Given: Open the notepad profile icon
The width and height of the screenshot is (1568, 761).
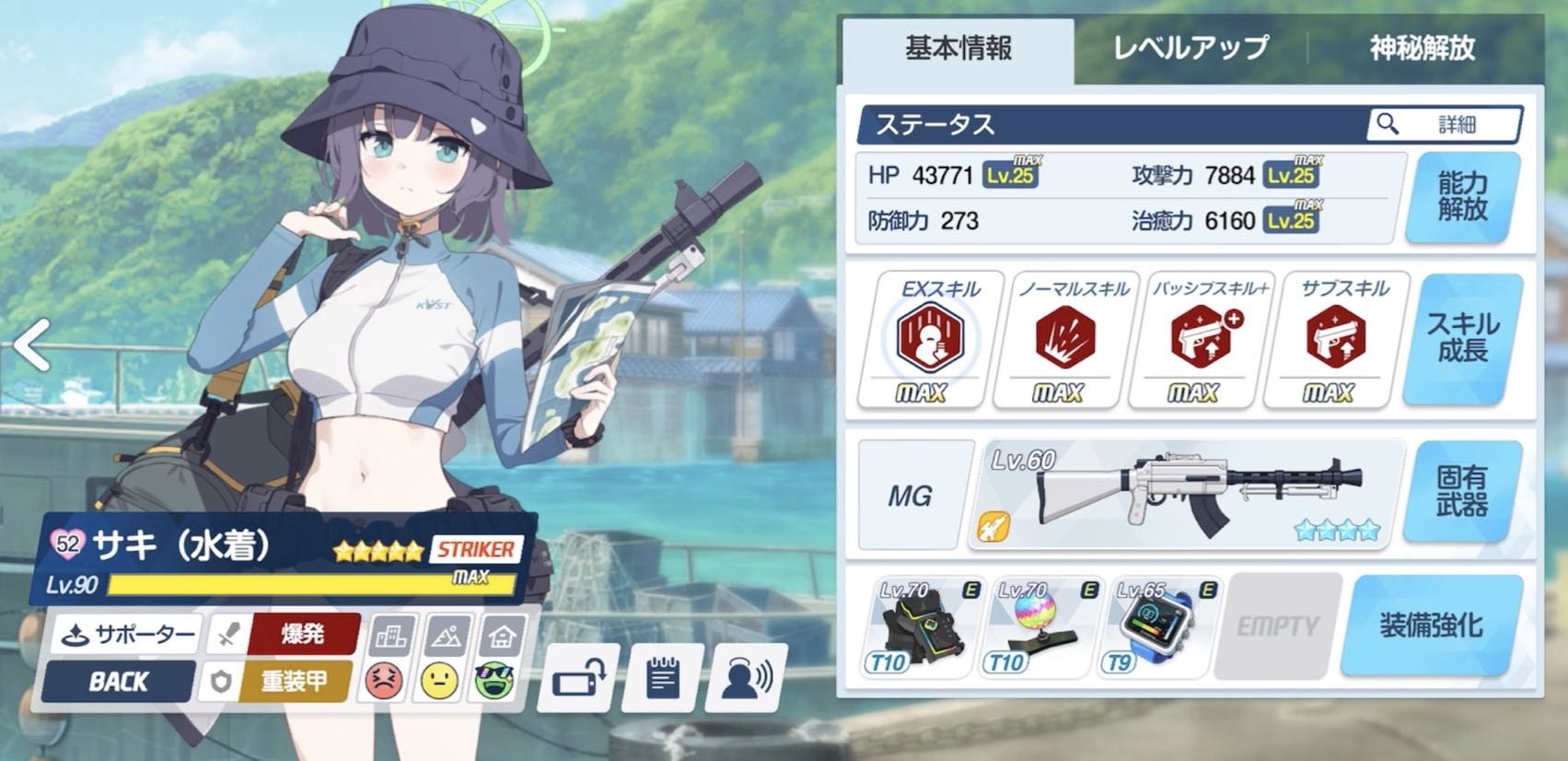Looking at the screenshot, I should click(x=663, y=679).
